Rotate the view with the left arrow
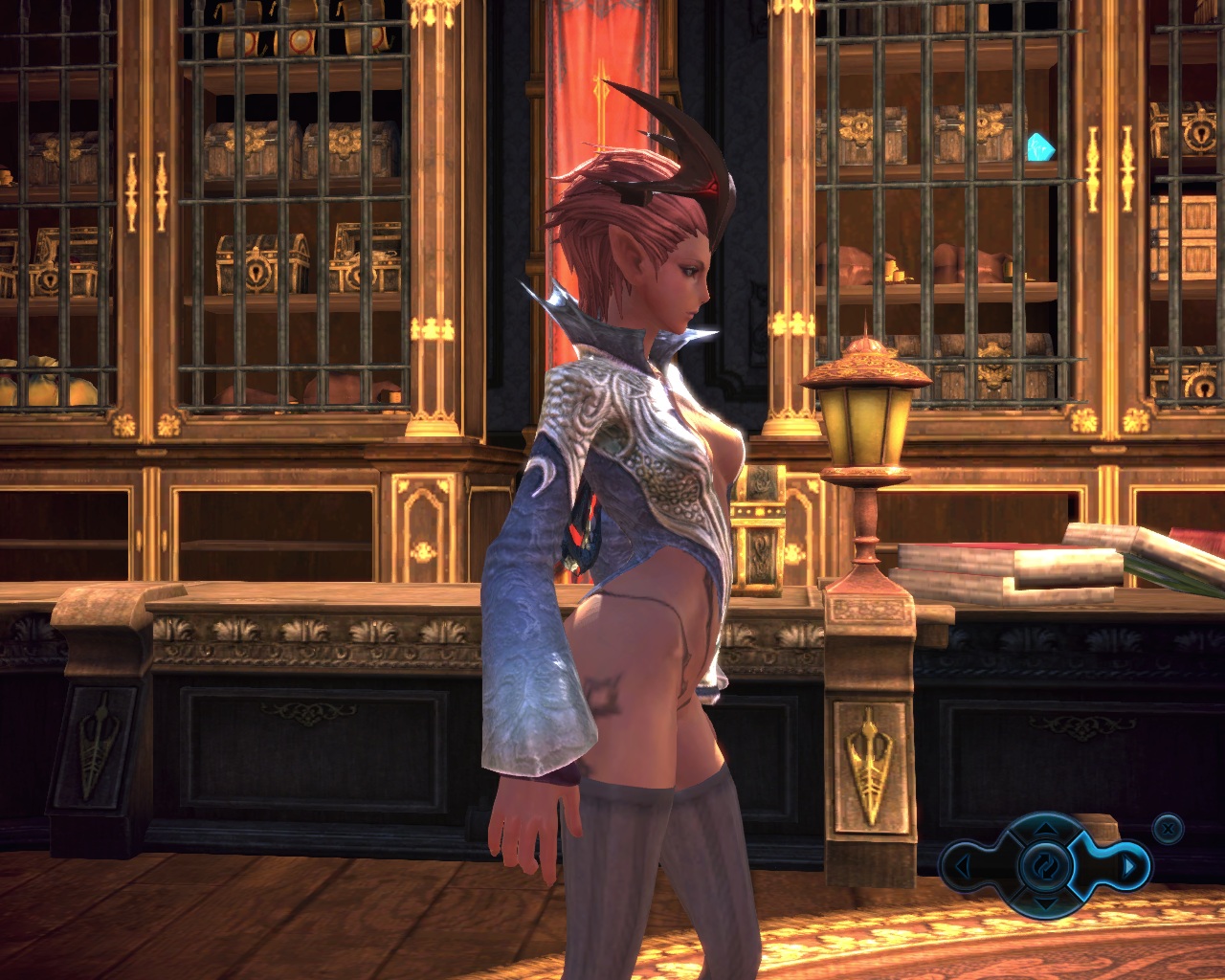The height and width of the screenshot is (980, 1225). [962, 867]
